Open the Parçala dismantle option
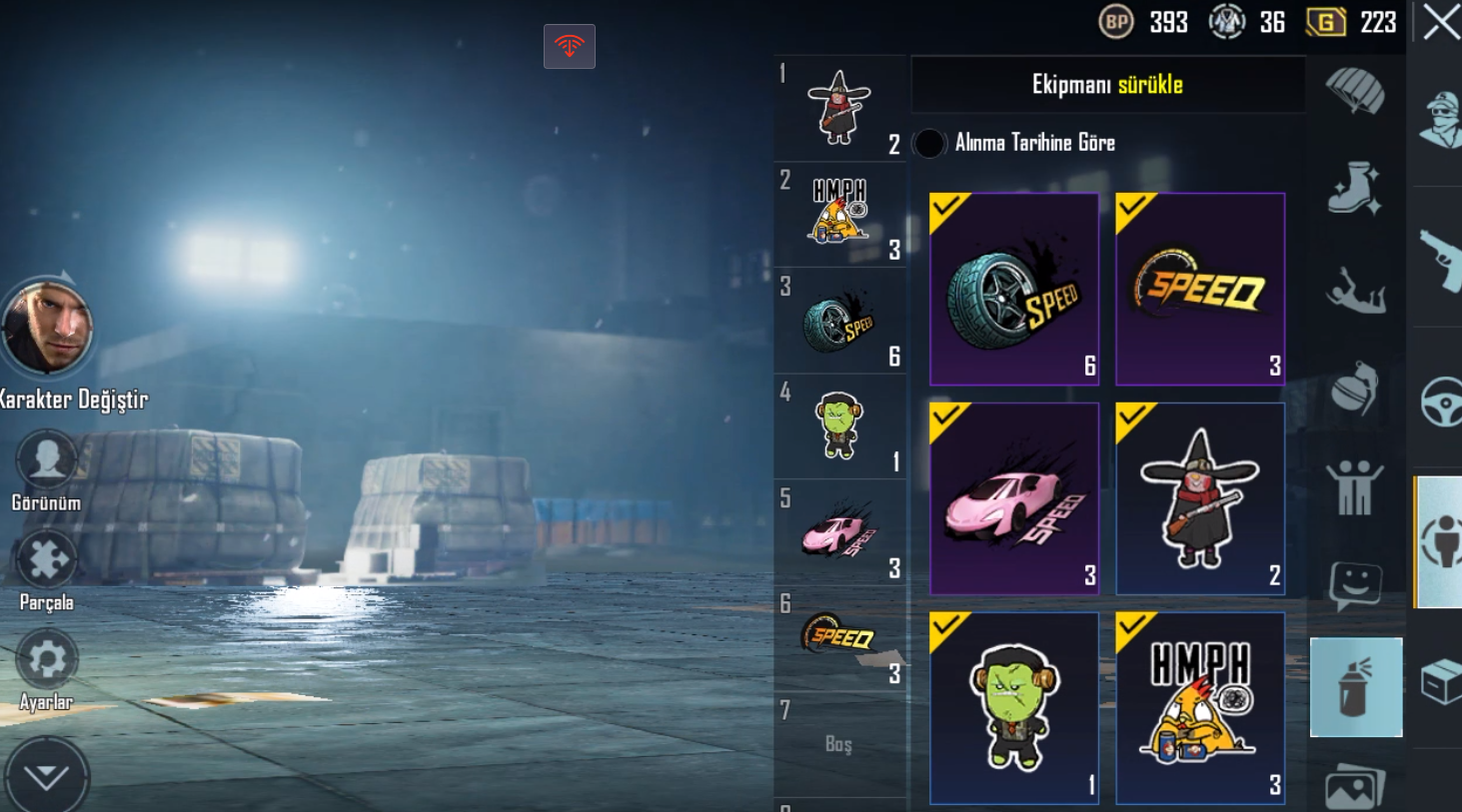1462x812 pixels. (46, 559)
